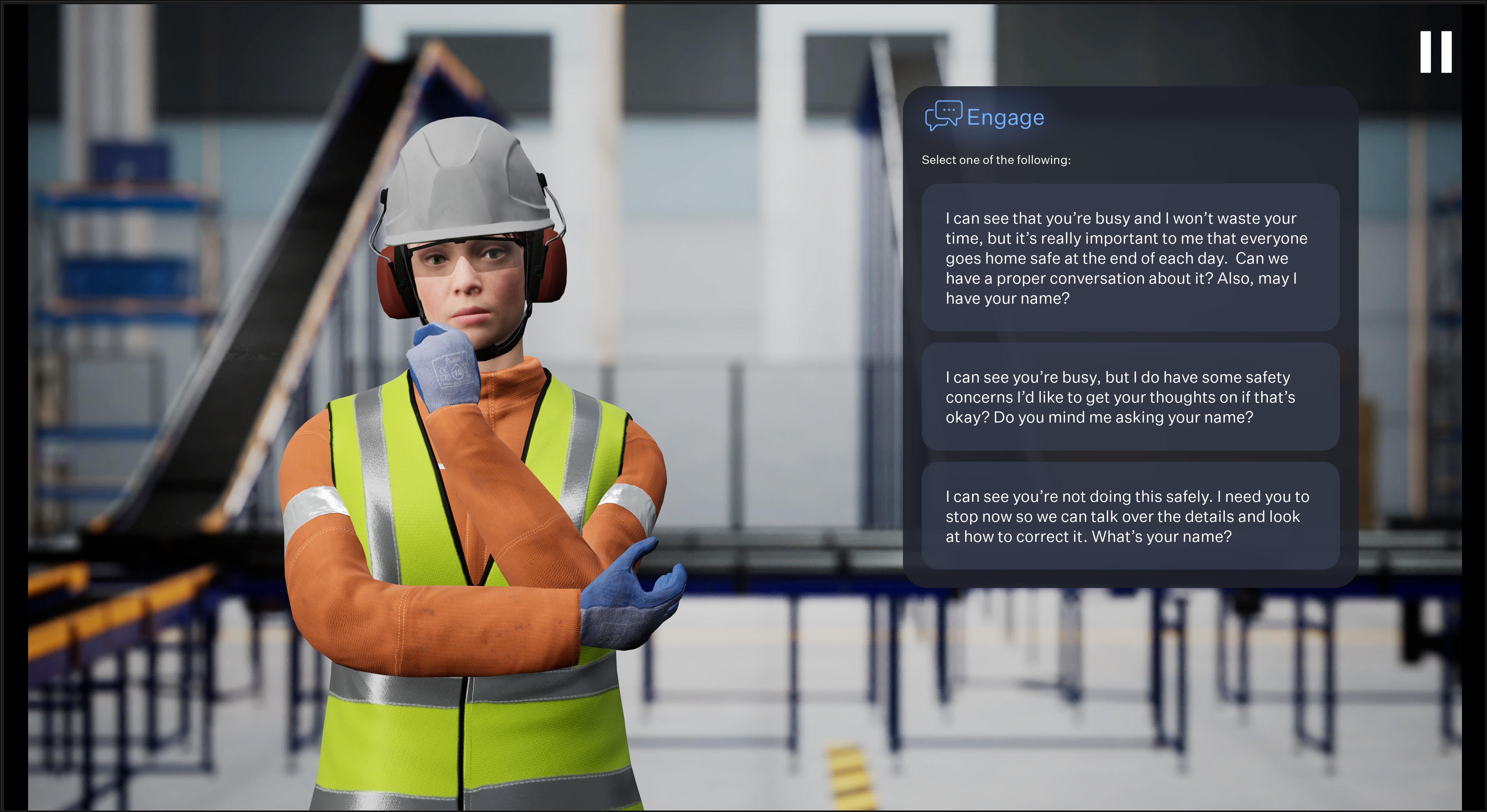Pick the 'stop now' reply about not working safely
Image resolution: width=1487 pixels, height=812 pixels.
pyautogui.click(x=1130, y=516)
